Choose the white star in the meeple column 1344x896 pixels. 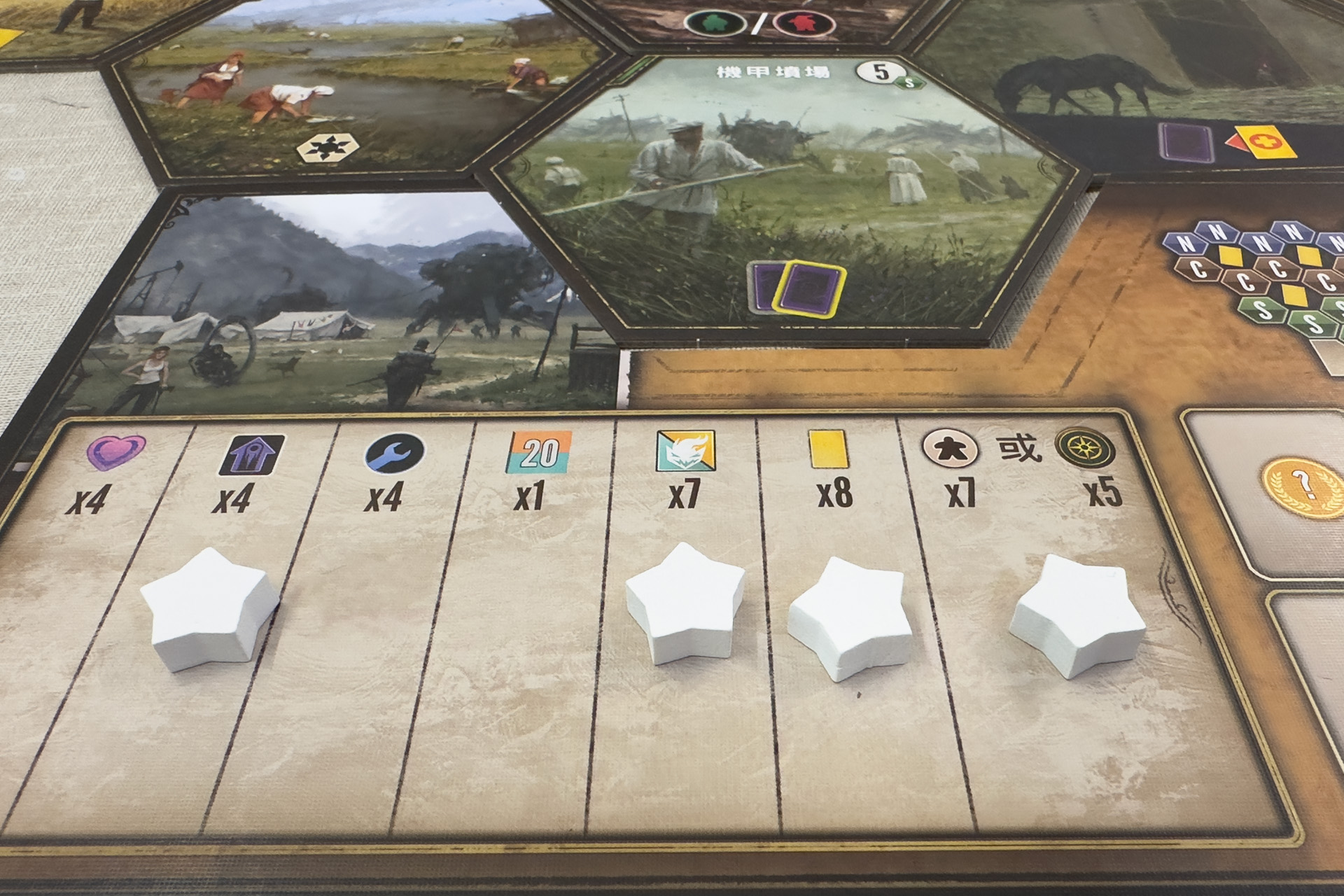(x=1066, y=614)
